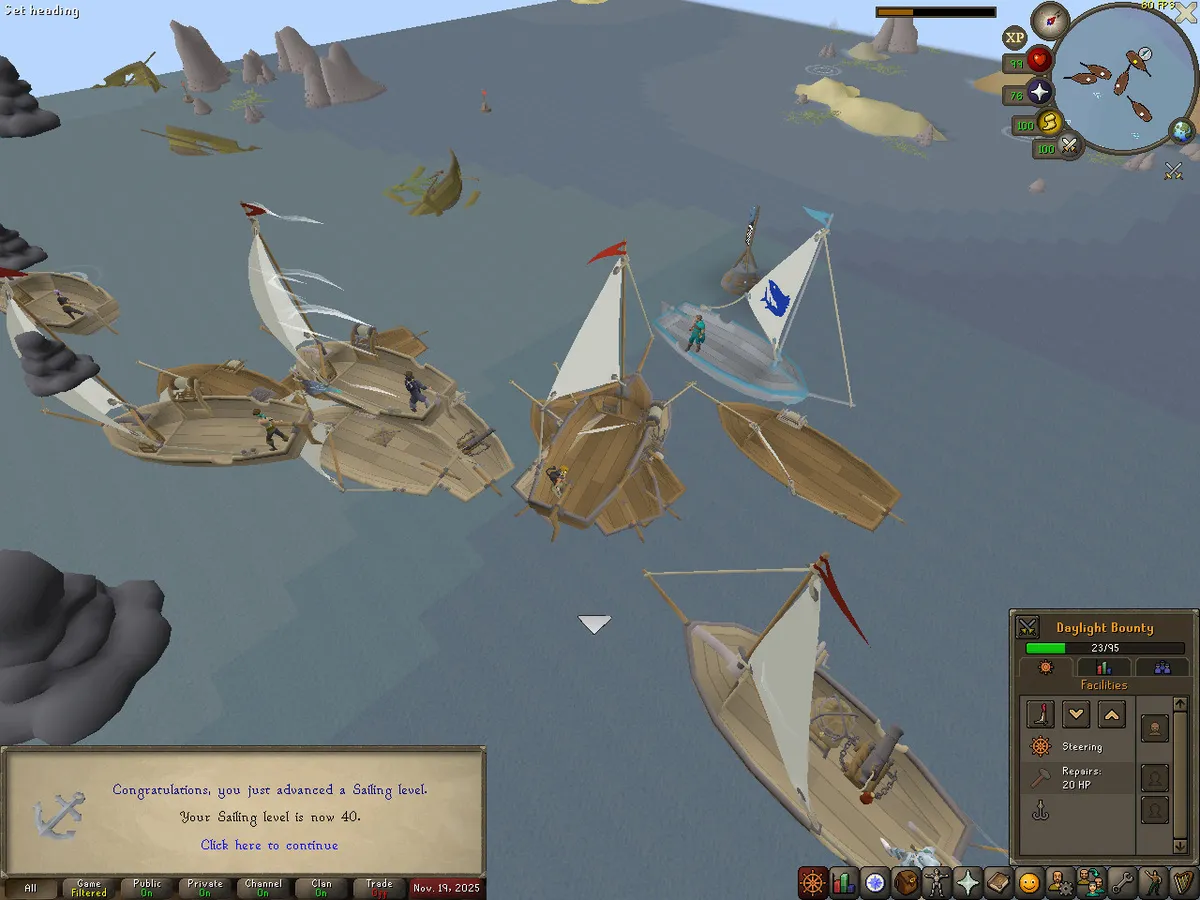
Task: Toggle the Trade chat filter
Action: click(x=379, y=888)
